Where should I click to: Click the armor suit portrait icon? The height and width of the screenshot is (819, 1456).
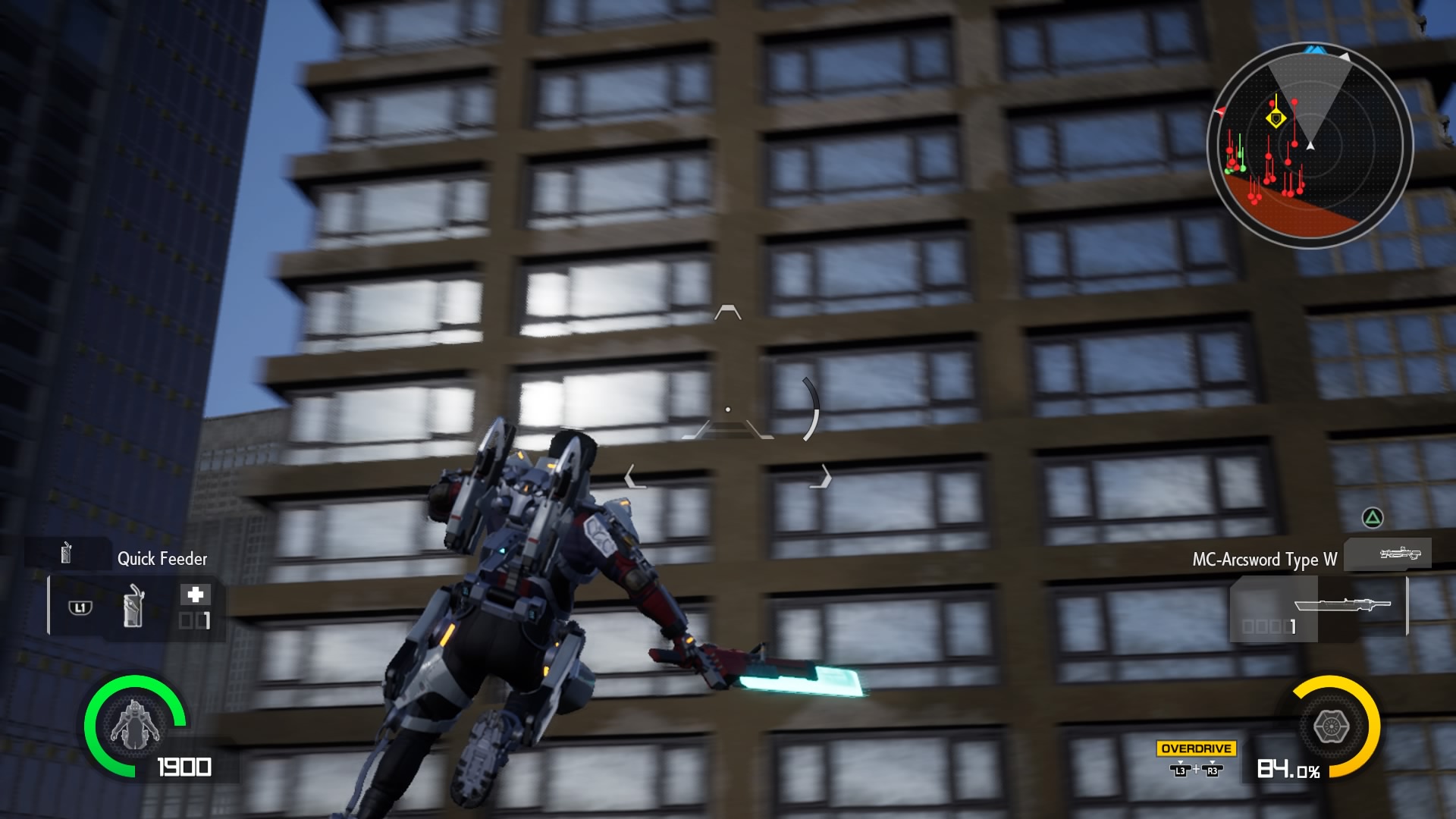[x=134, y=725]
